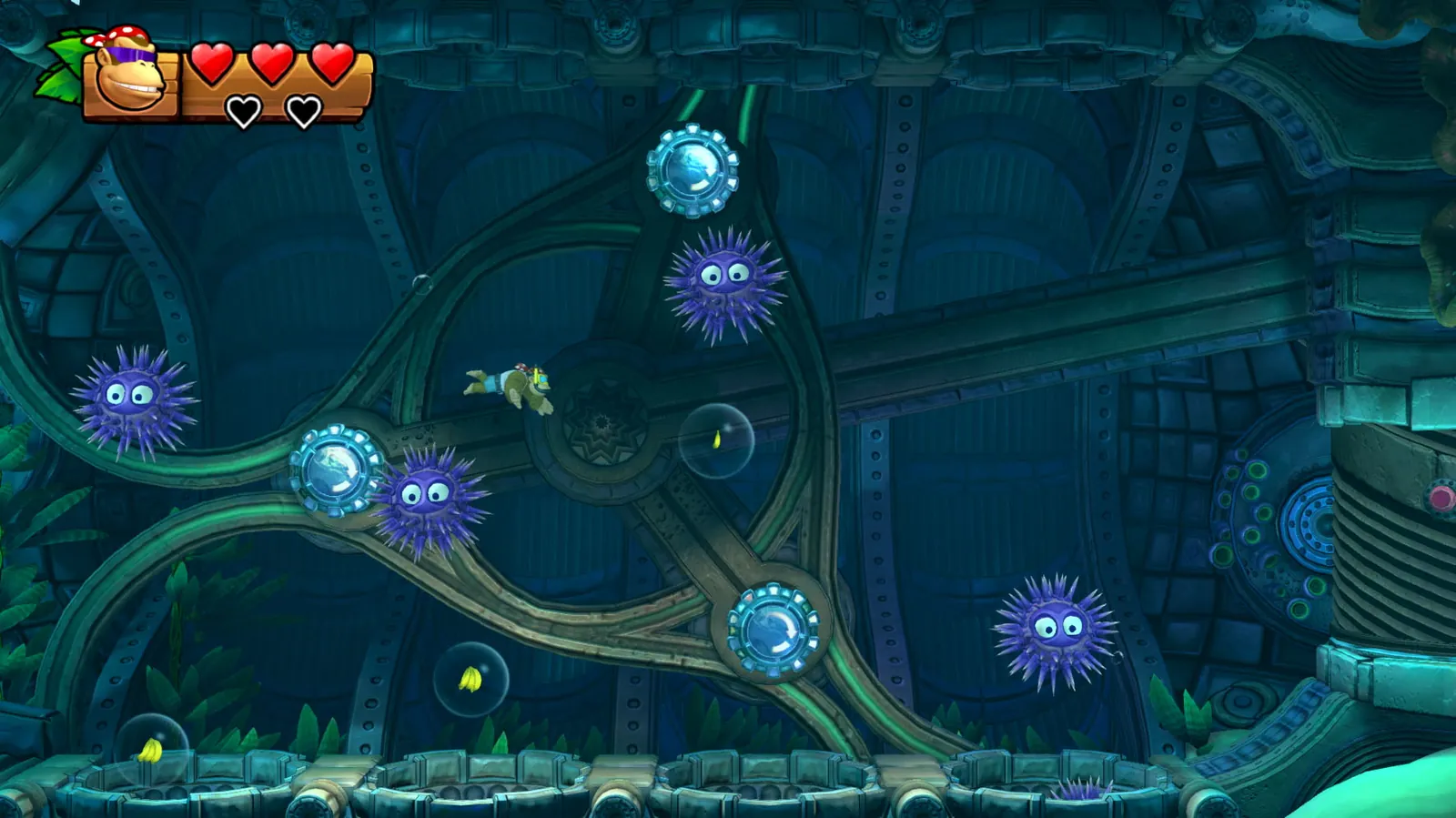The height and width of the screenshot is (818, 1456).
Task: Click the lone urchin on the right side
Action: (x=1055, y=628)
